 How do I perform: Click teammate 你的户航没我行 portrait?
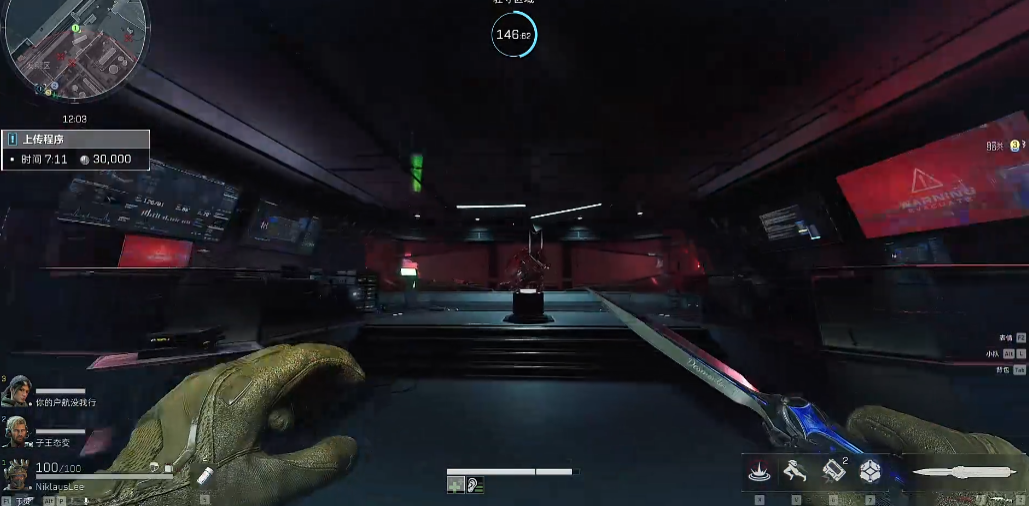tap(17, 391)
